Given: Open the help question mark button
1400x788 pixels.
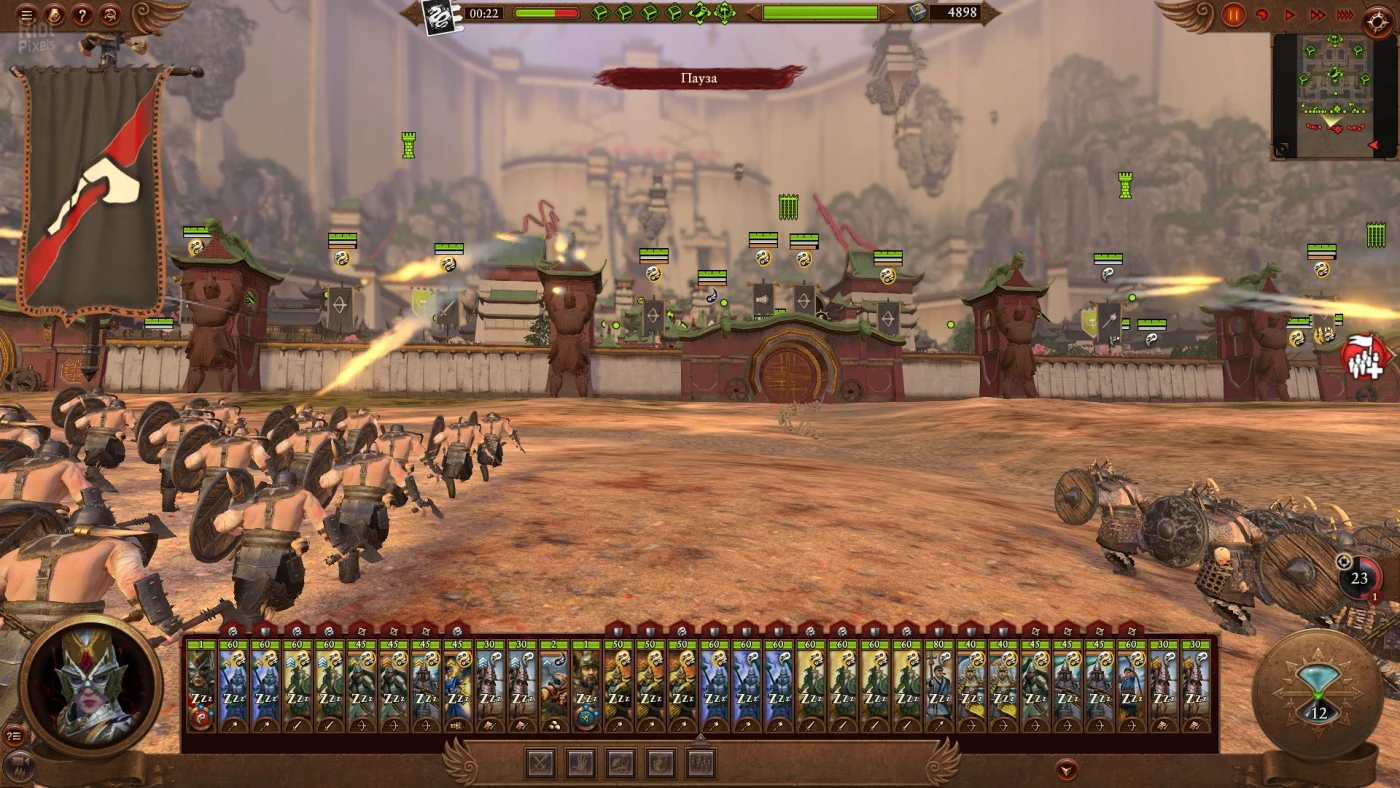Looking at the screenshot, I should click(83, 15).
